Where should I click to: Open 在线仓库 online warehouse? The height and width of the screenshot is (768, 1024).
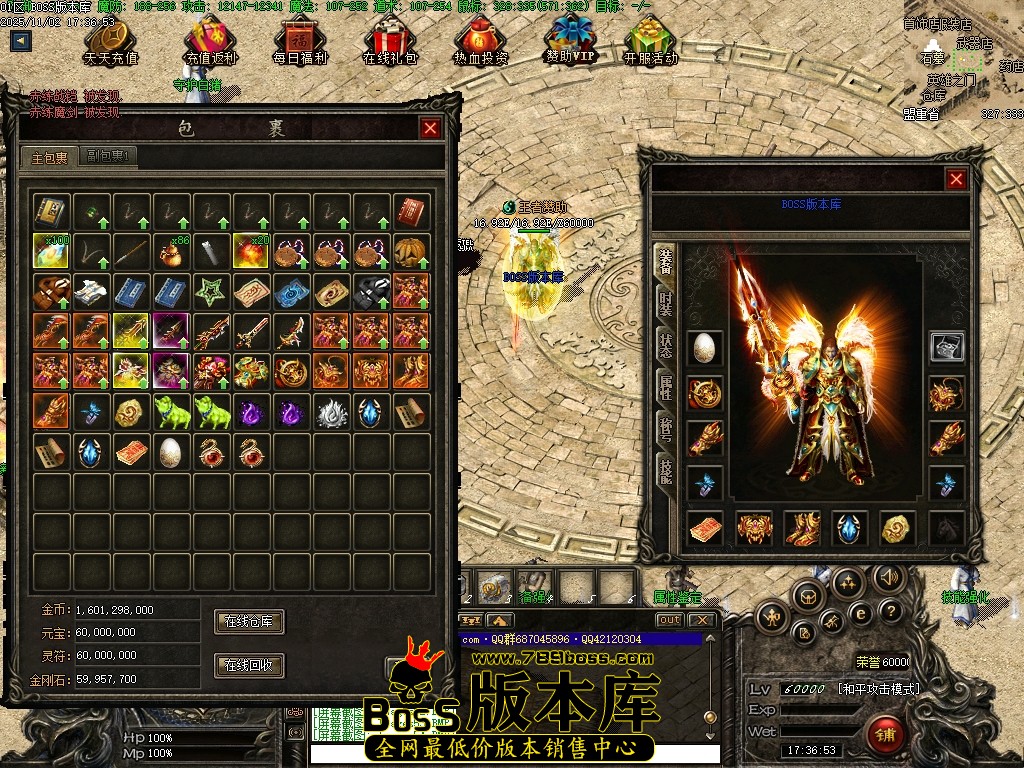click(249, 621)
